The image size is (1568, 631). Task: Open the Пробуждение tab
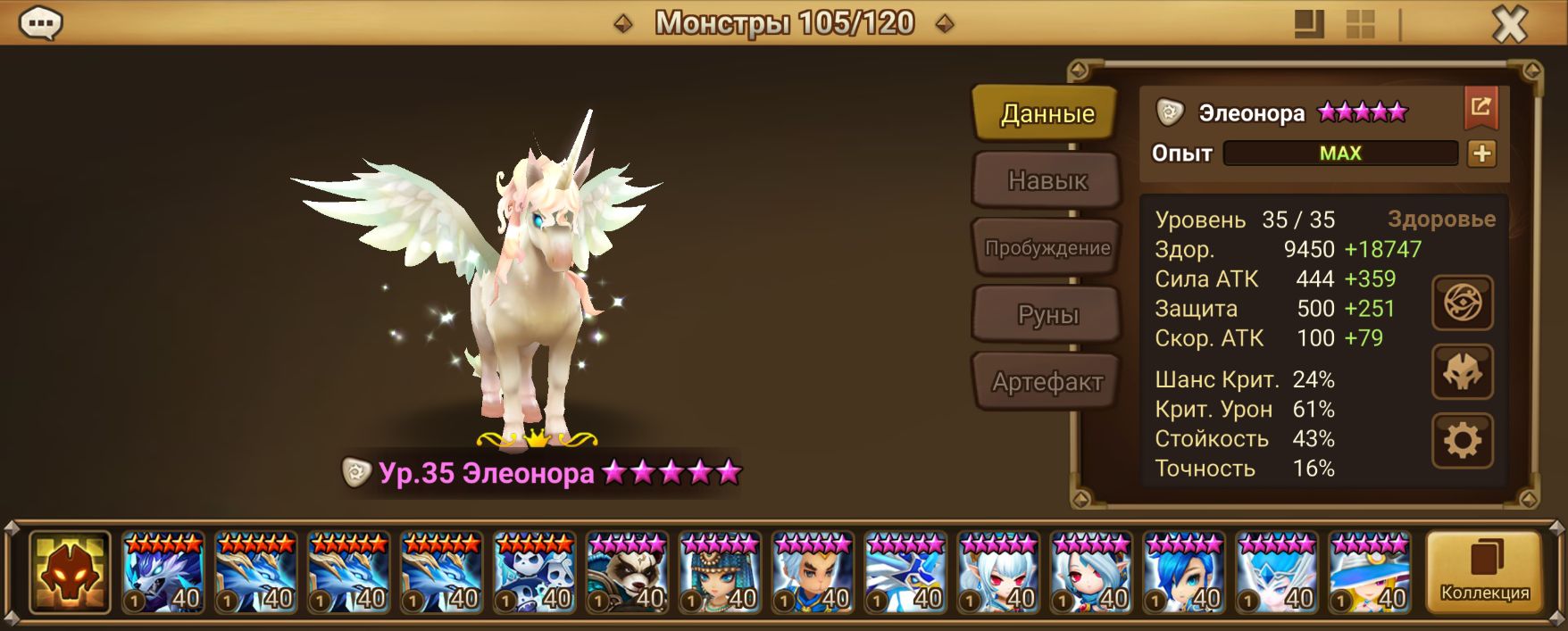pyautogui.click(x=1047, y=248)
